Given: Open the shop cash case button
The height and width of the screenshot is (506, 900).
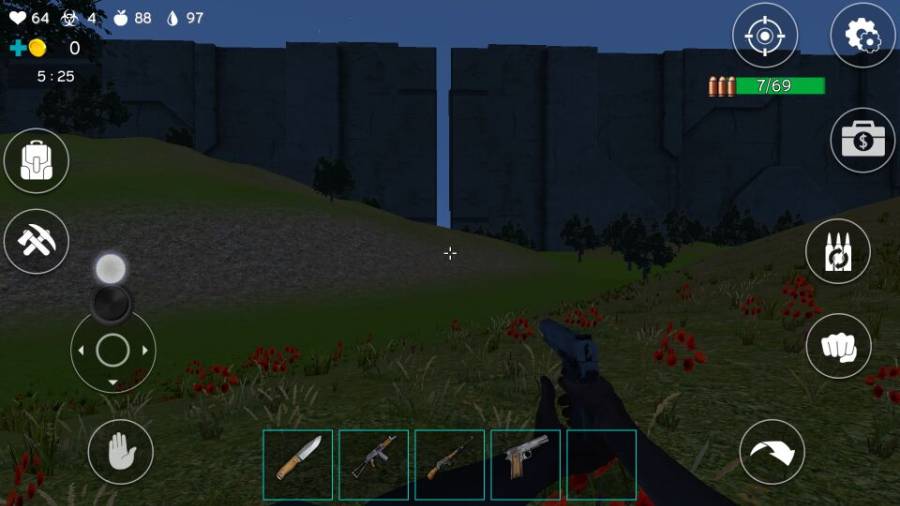Looking at the screenshot, I should pos(862,140).
